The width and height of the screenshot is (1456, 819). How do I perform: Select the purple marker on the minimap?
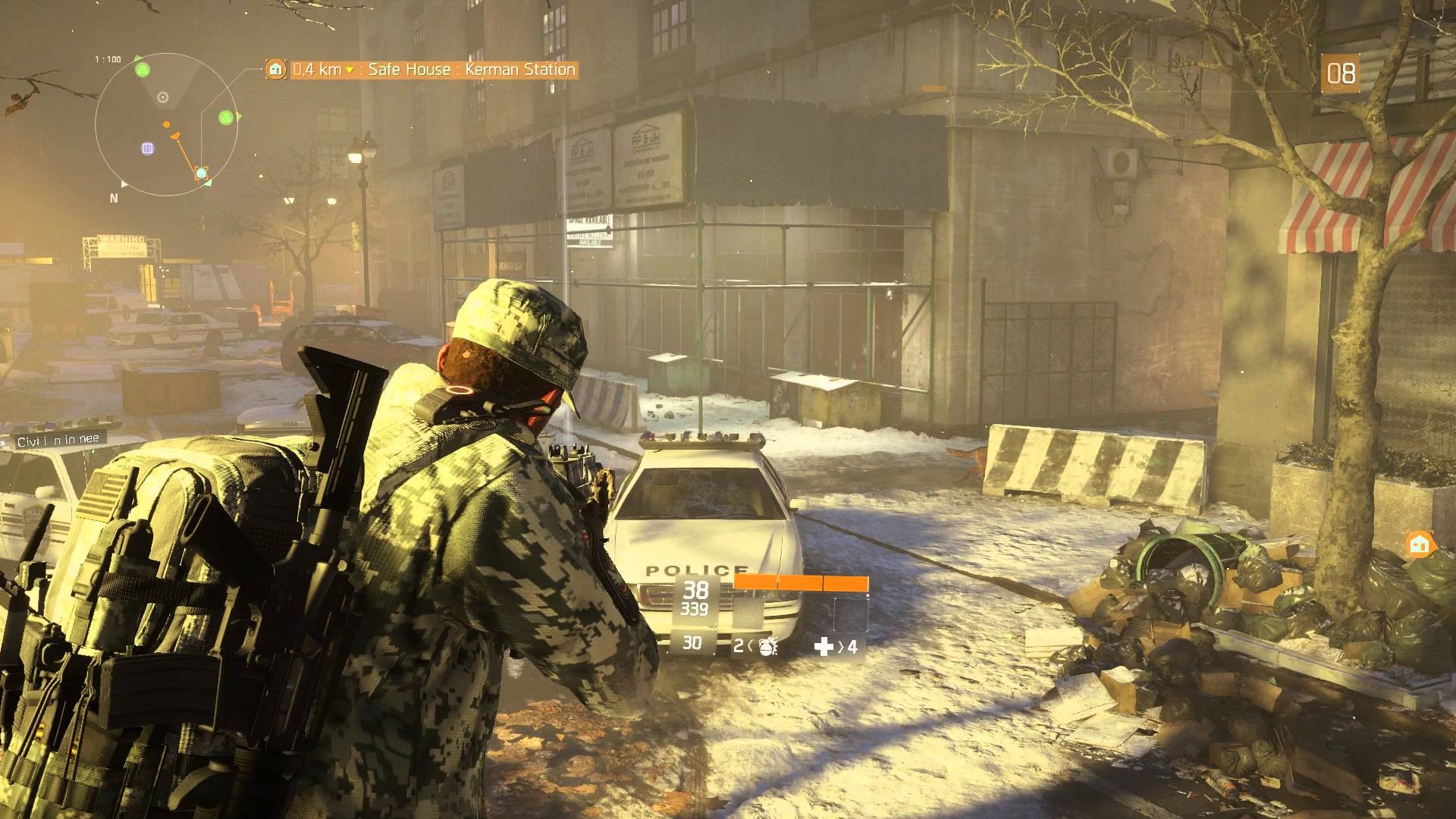point(147,149)
